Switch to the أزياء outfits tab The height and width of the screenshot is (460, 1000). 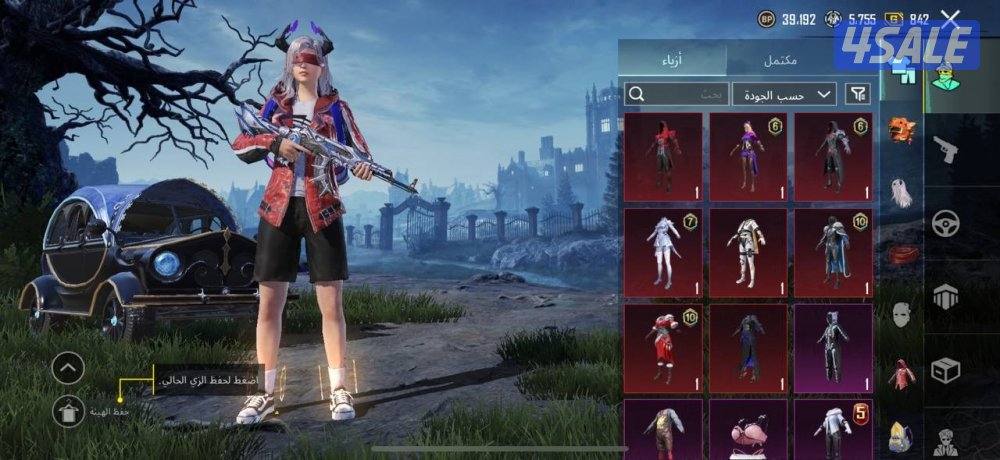click(672, 59)
